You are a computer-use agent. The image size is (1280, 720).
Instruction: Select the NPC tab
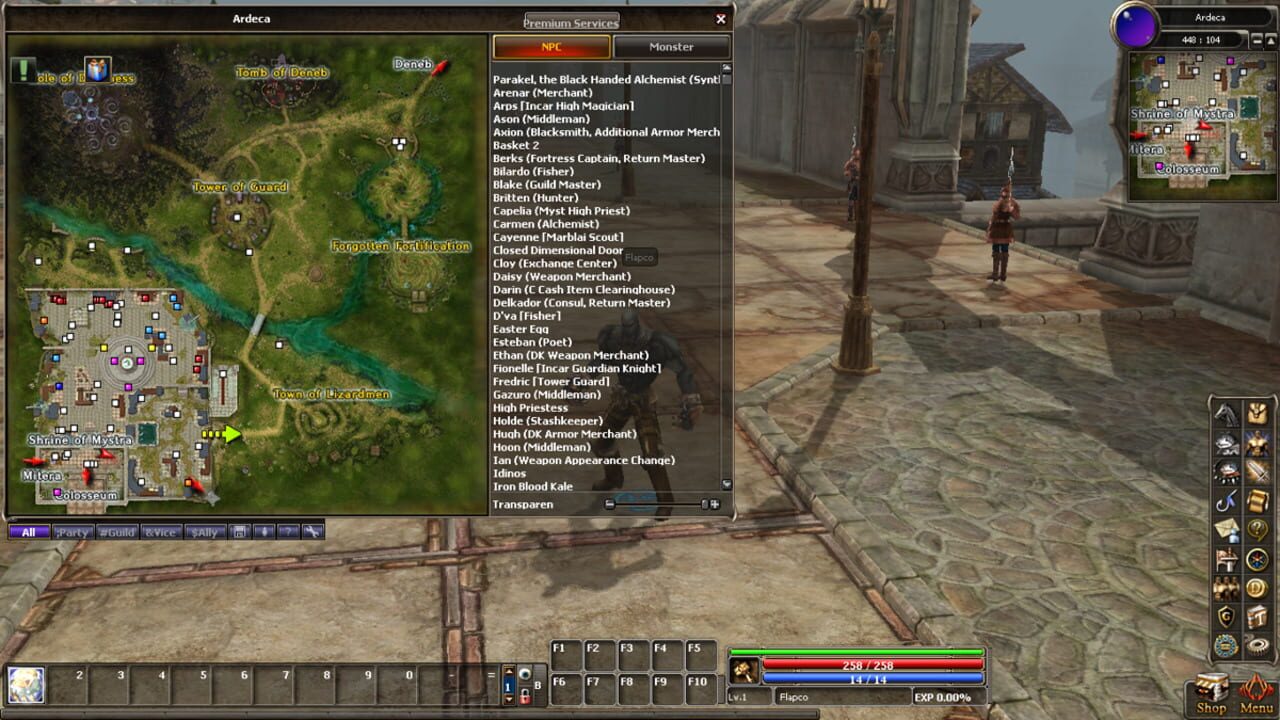click(x=551, y=46)
